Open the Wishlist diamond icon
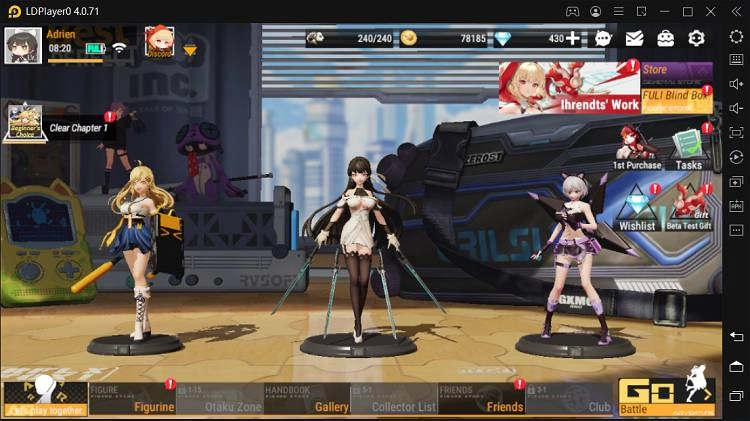750x421 pixels. [636, 206]
